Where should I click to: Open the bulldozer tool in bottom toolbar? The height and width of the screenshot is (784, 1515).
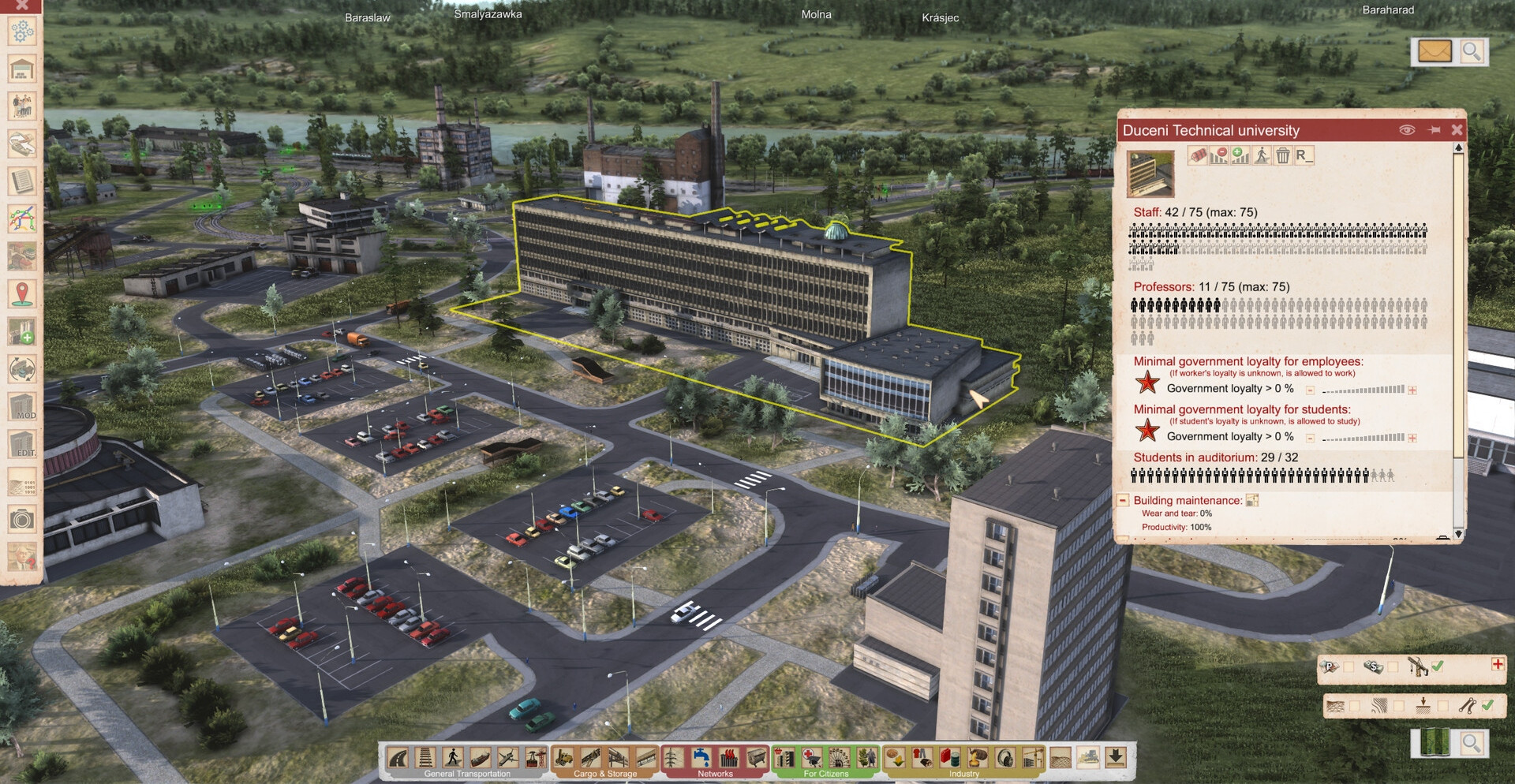click(1087, 758)
